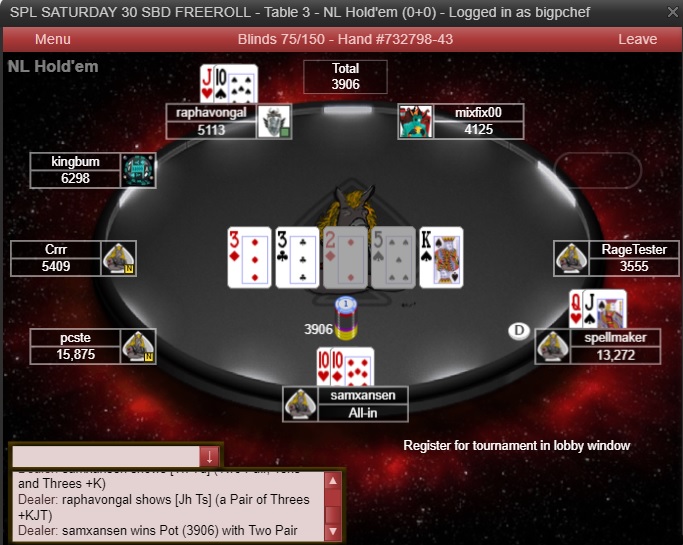The image size is (683, 545).
Task: Click raphavongal's avatar picture
Action: (274, 122)
